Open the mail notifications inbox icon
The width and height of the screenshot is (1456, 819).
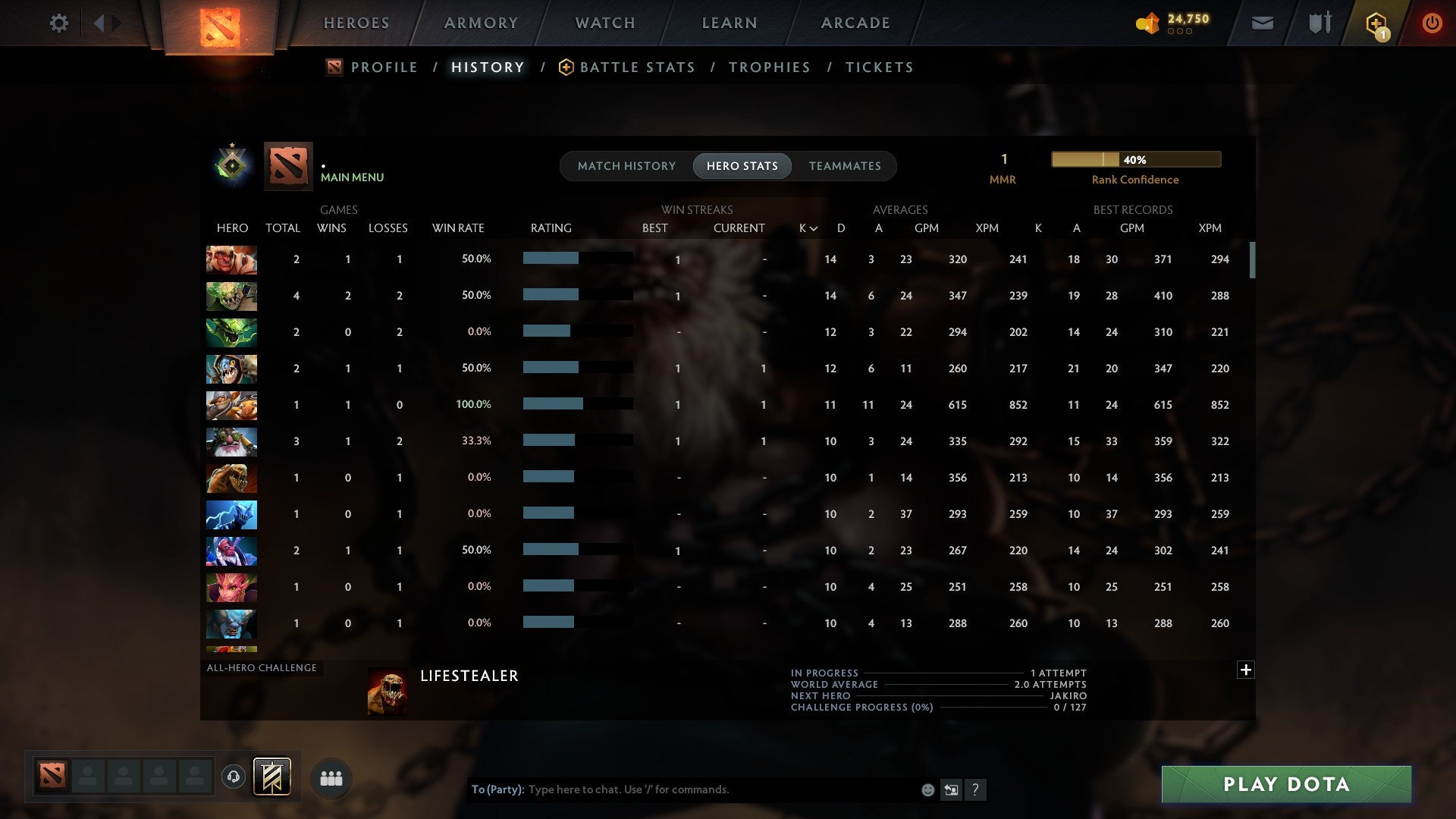1261,23
